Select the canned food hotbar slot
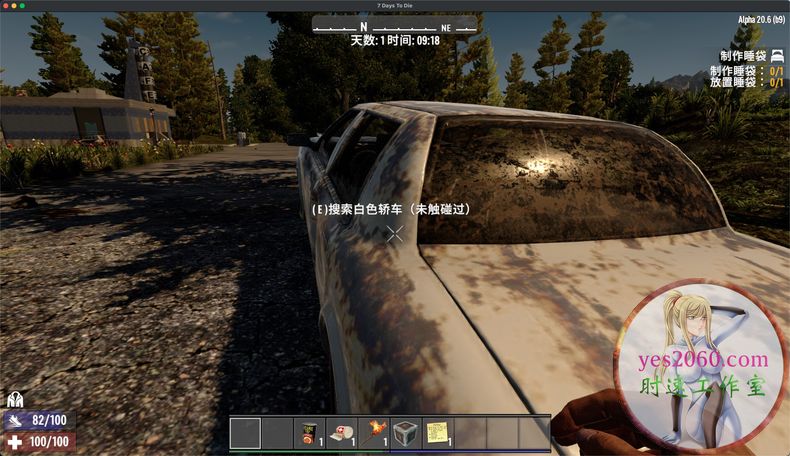Viewport: 790px width, 456px height. click(309, 433)
